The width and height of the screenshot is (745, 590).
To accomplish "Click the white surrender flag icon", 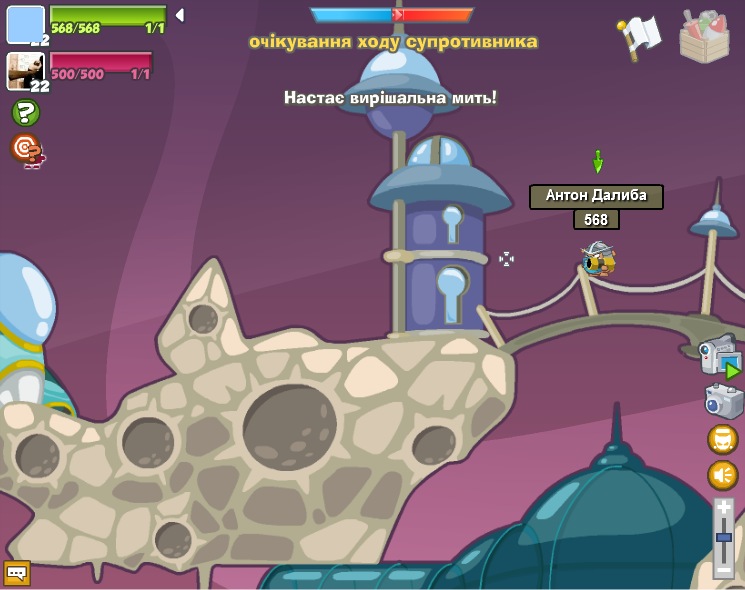I will click(x=640, y=36).
